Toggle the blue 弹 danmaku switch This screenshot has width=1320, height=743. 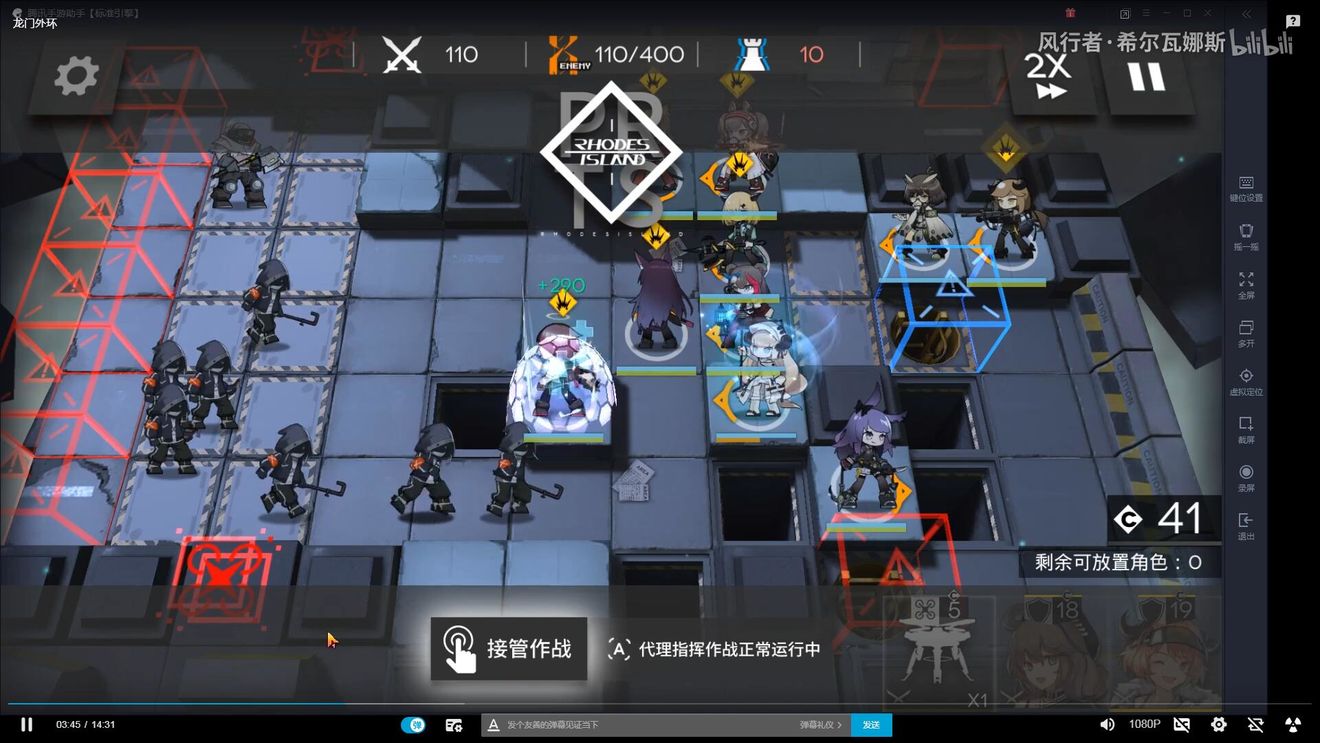414,725
